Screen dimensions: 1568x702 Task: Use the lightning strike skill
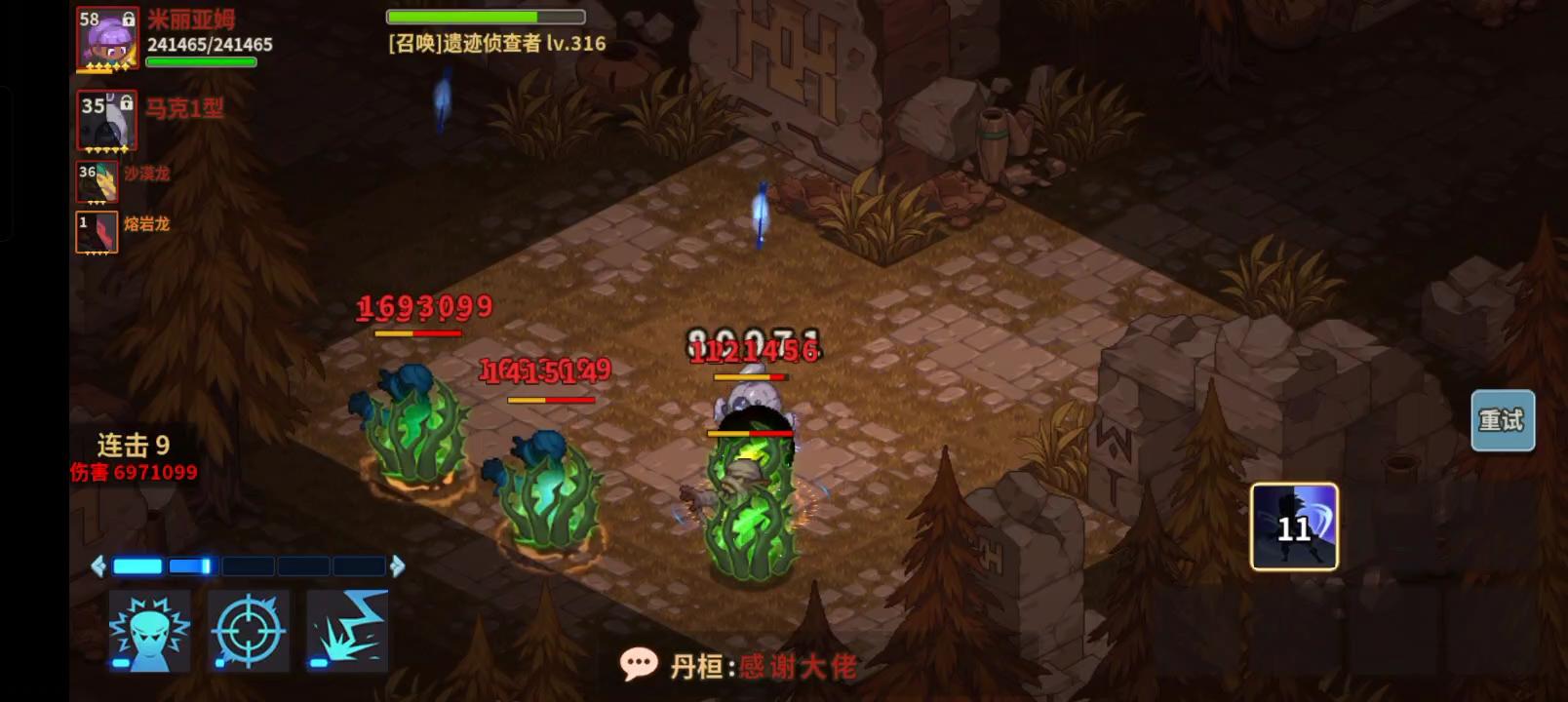point(346,629)
